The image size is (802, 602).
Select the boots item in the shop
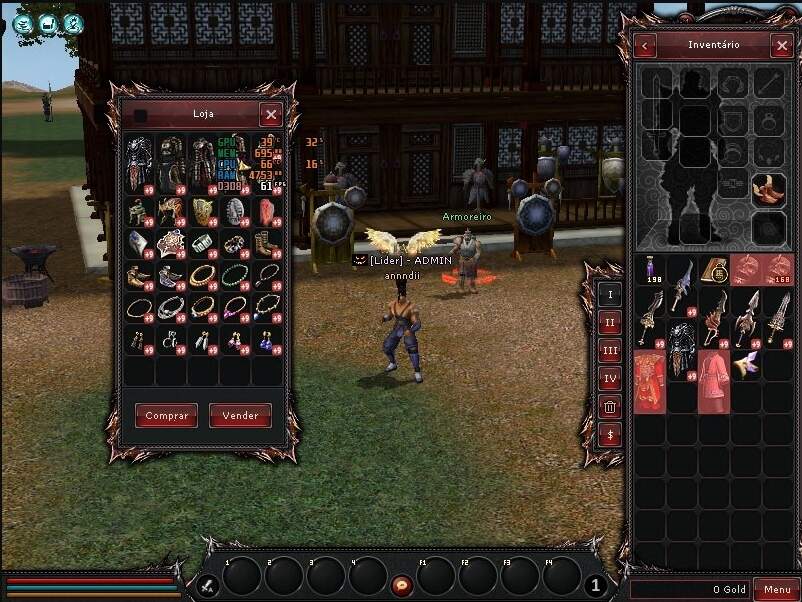point(266,243)
